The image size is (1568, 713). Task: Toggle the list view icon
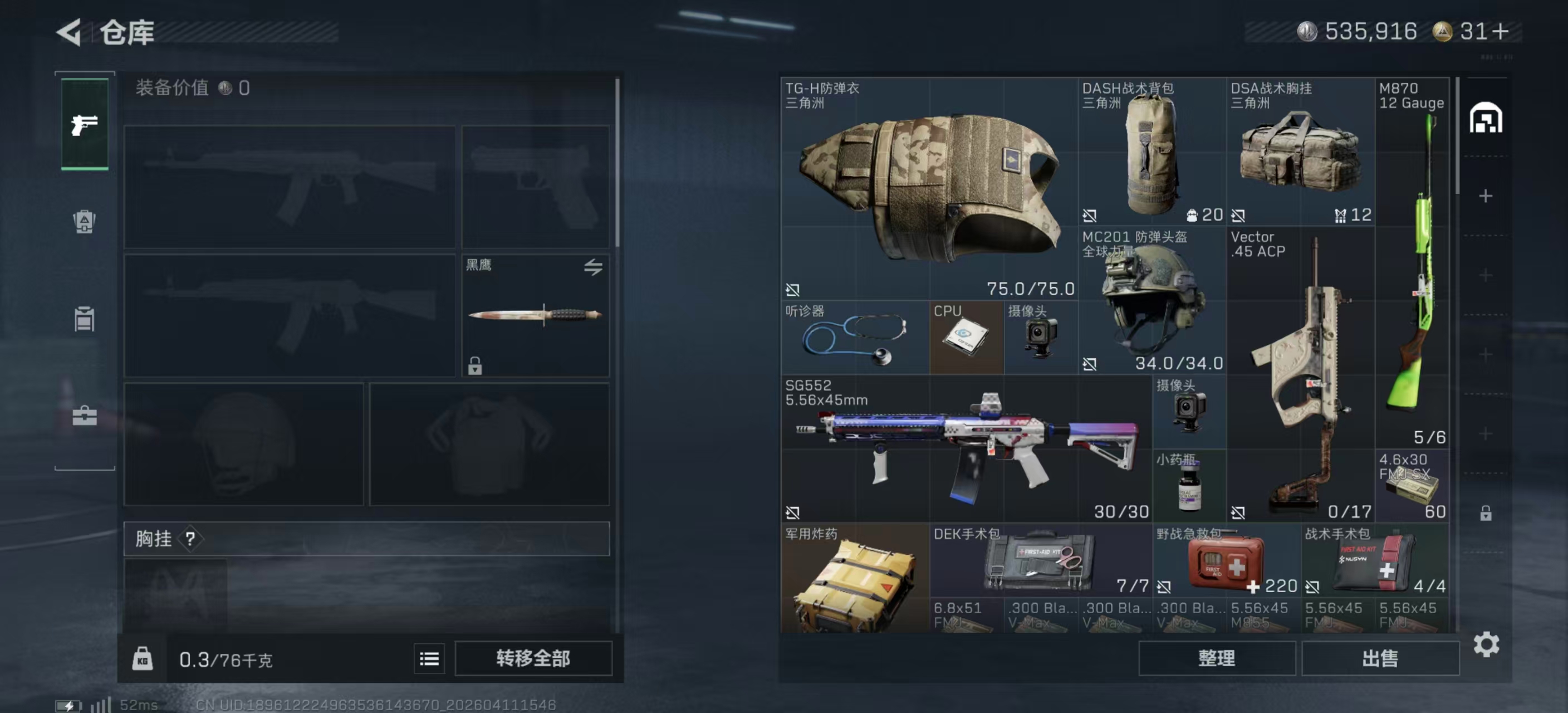tap(429, 659)
